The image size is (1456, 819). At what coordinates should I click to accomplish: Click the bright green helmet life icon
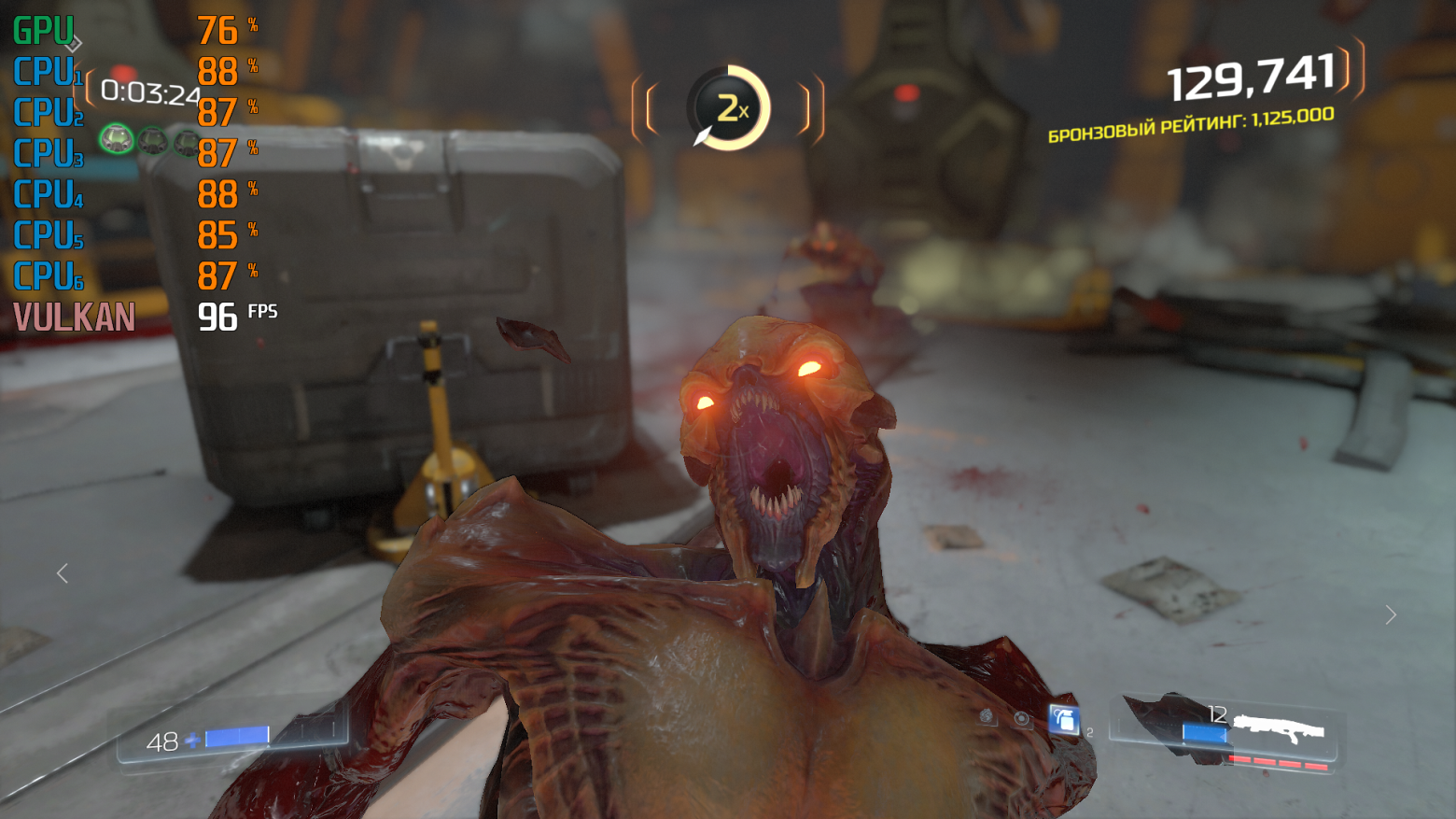click(117, 140)
